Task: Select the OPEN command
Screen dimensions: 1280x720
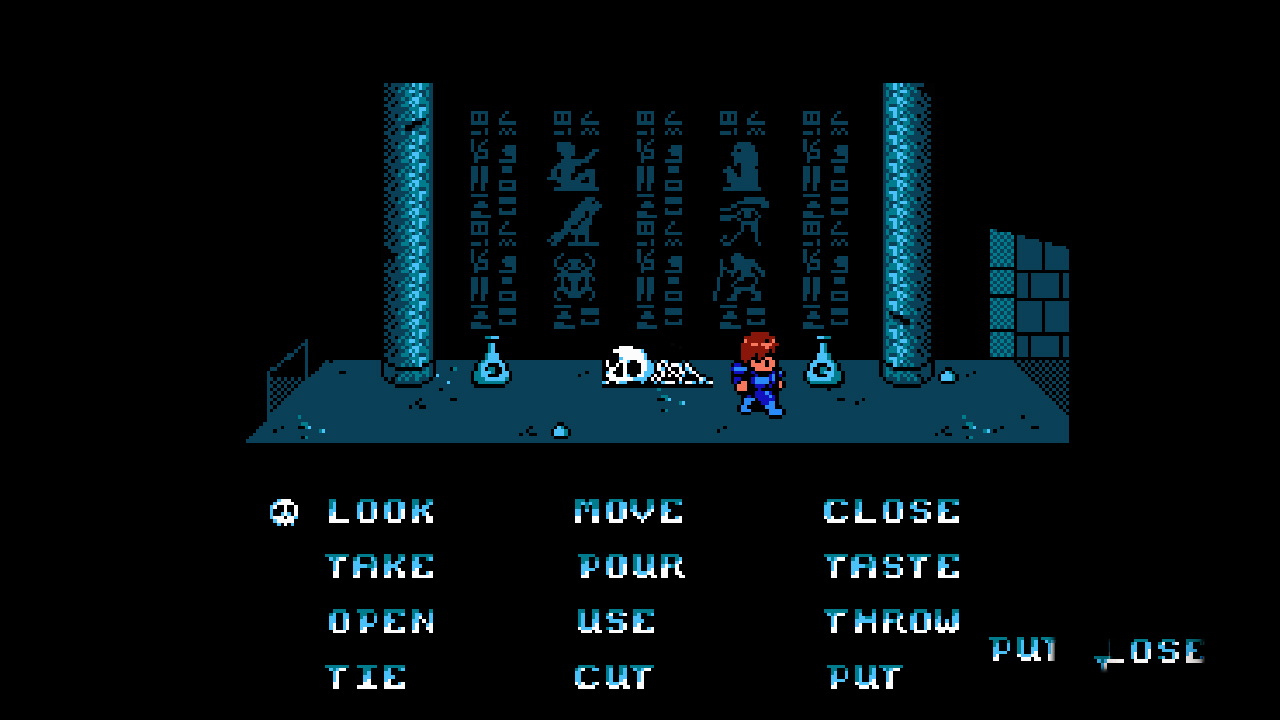Action: pos(381,621)
